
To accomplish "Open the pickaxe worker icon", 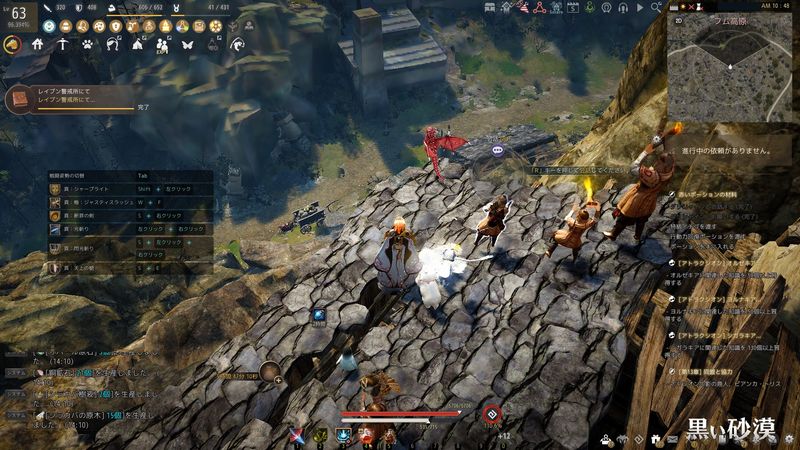I will click(62, 44).
